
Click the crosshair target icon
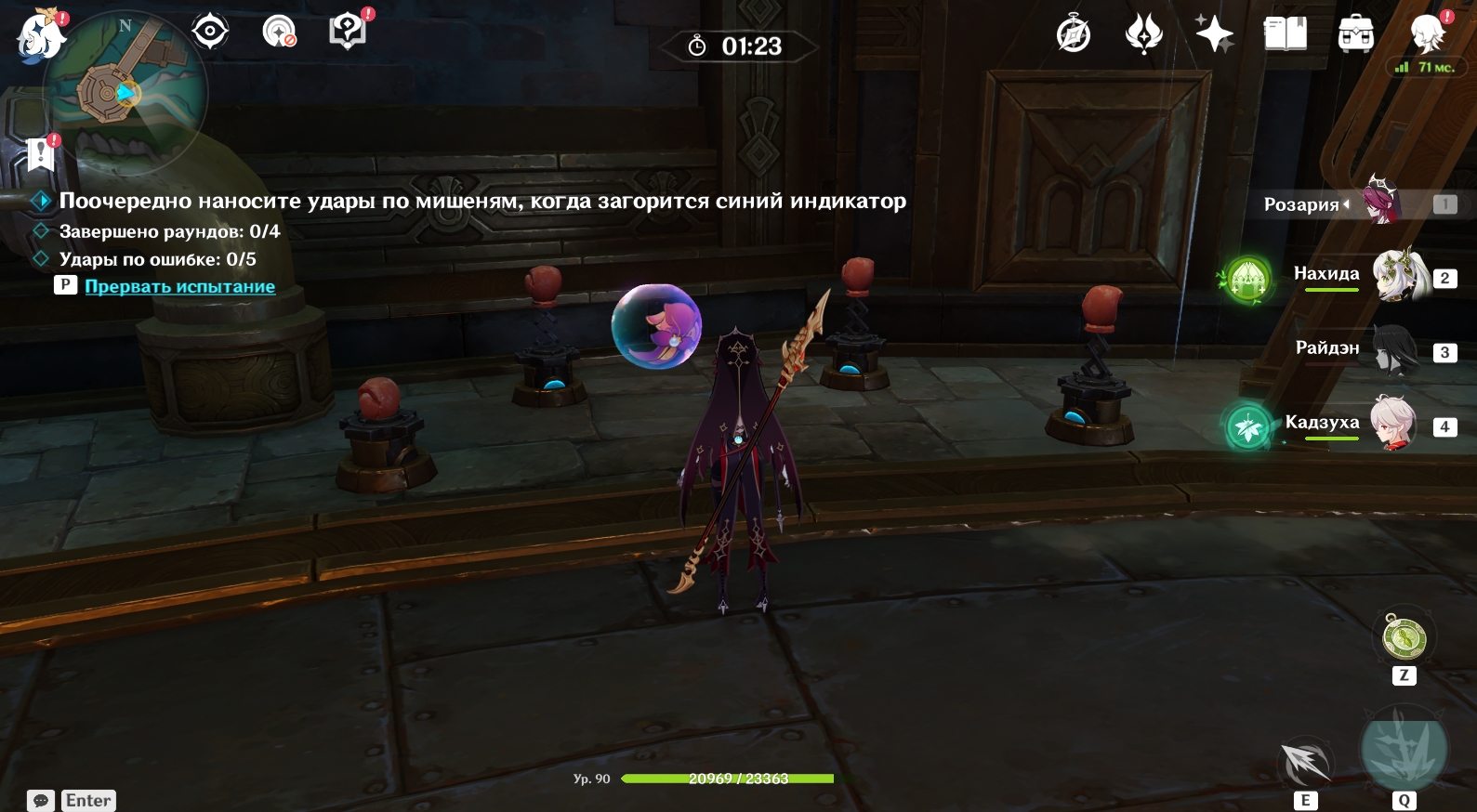coord(210,32)
